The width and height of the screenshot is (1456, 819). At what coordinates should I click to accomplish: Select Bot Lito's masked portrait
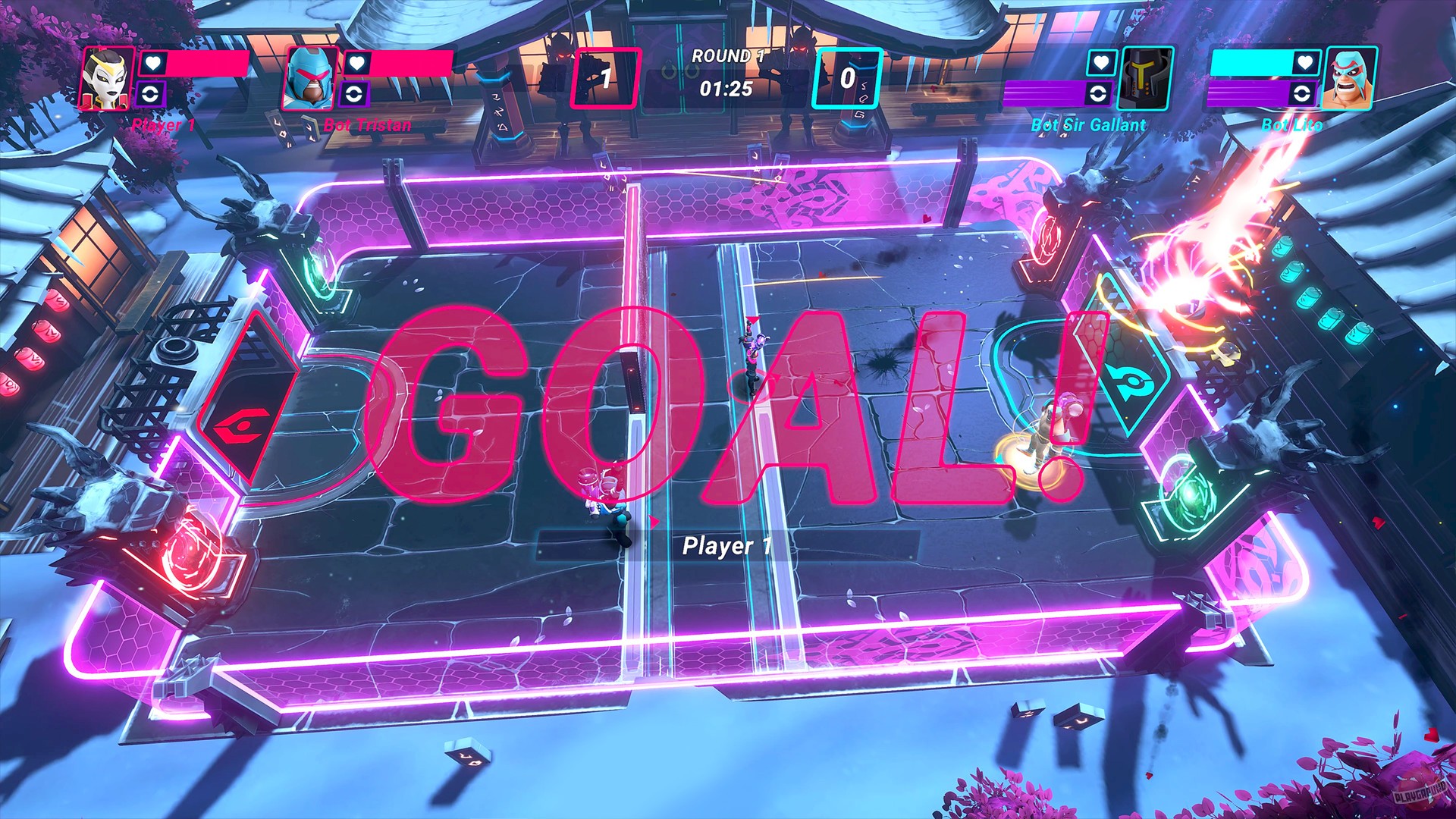(x=1349, y=78)
